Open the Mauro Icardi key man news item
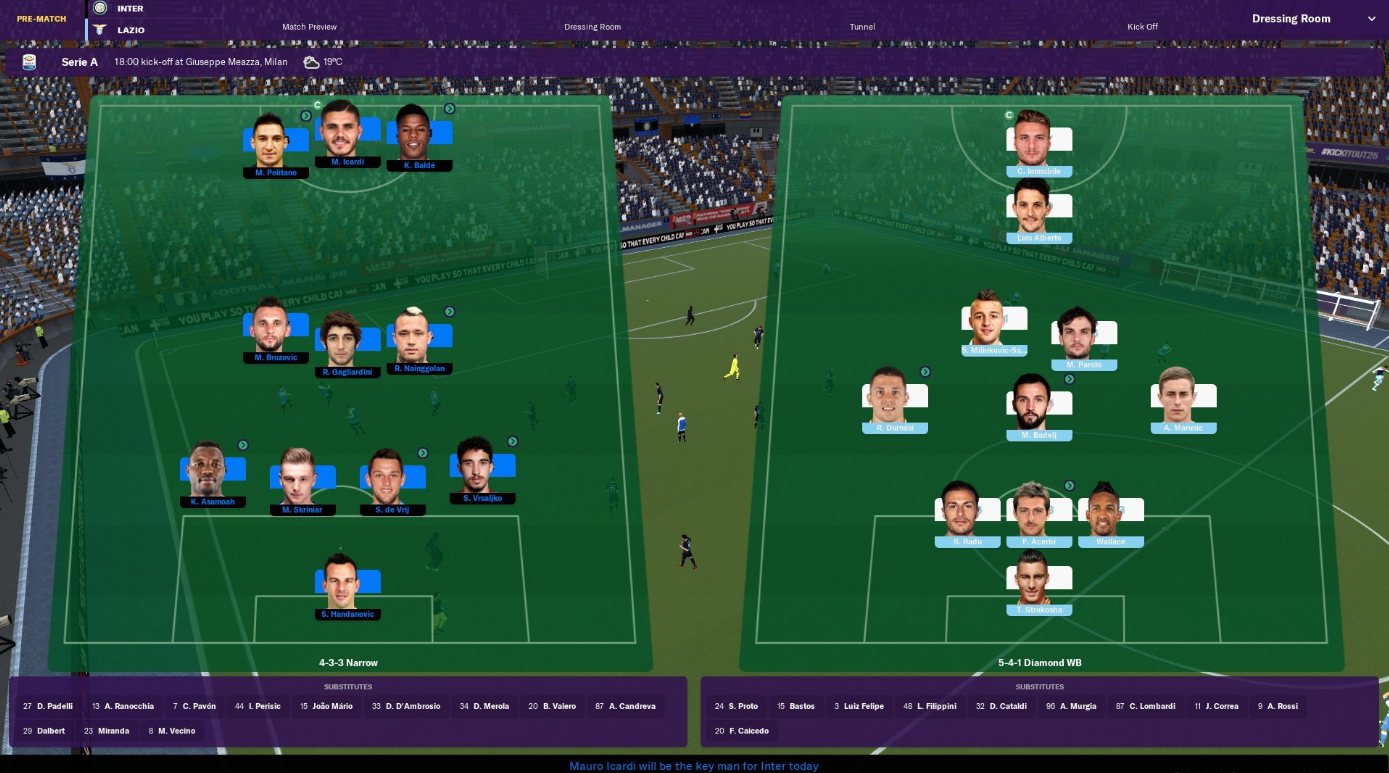Screen dimensions: 1389x773 coord(694,765)
